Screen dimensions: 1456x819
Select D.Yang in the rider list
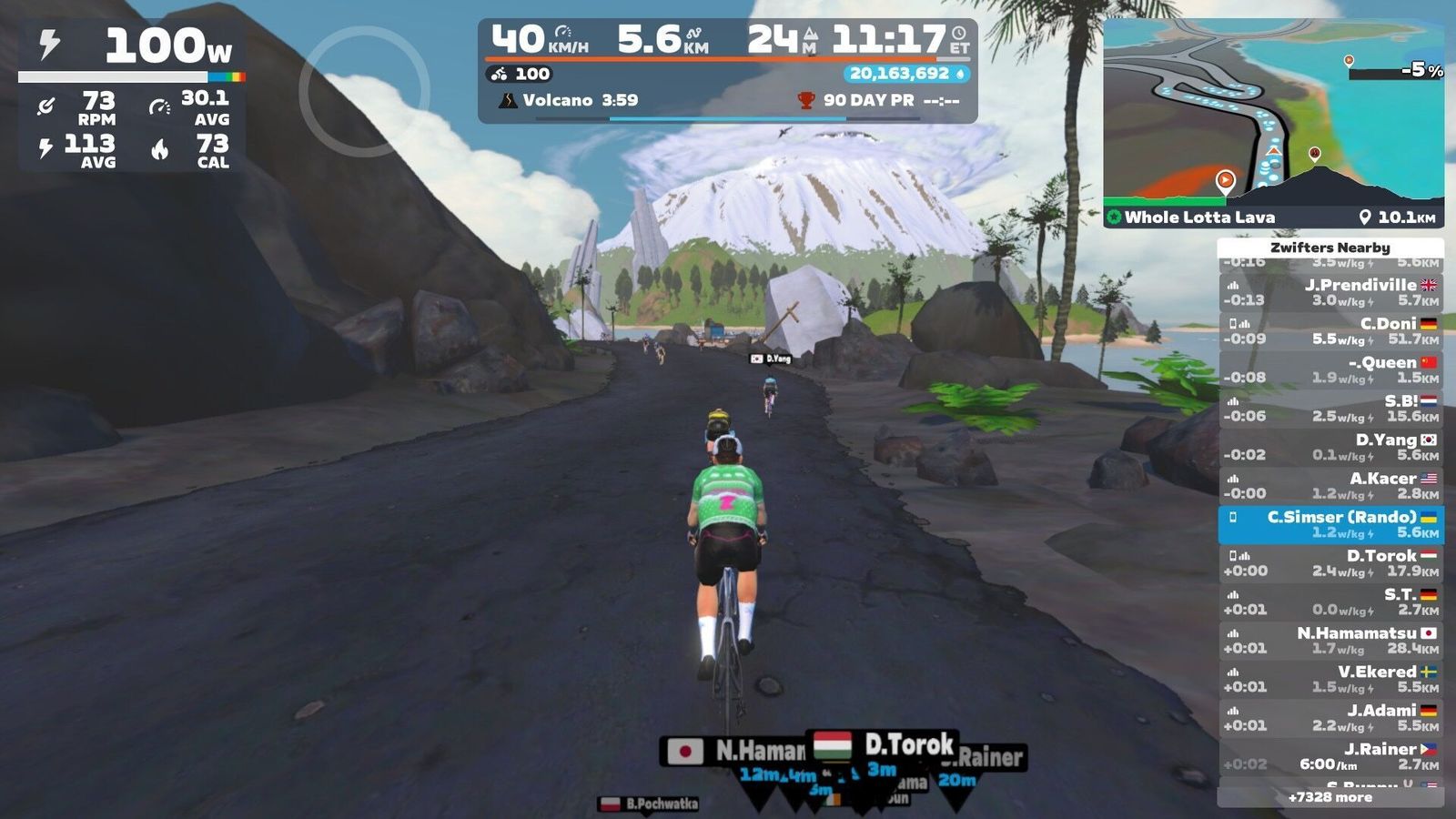(x=1330, y=447)
